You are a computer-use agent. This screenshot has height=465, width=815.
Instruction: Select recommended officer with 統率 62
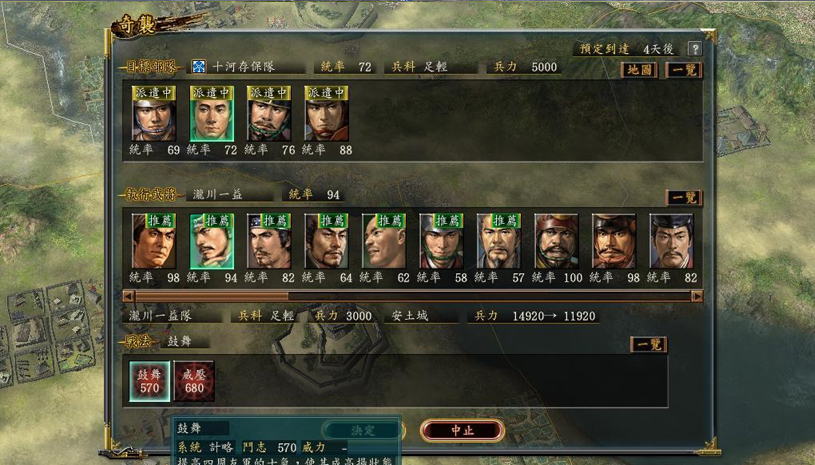point(384,241)
